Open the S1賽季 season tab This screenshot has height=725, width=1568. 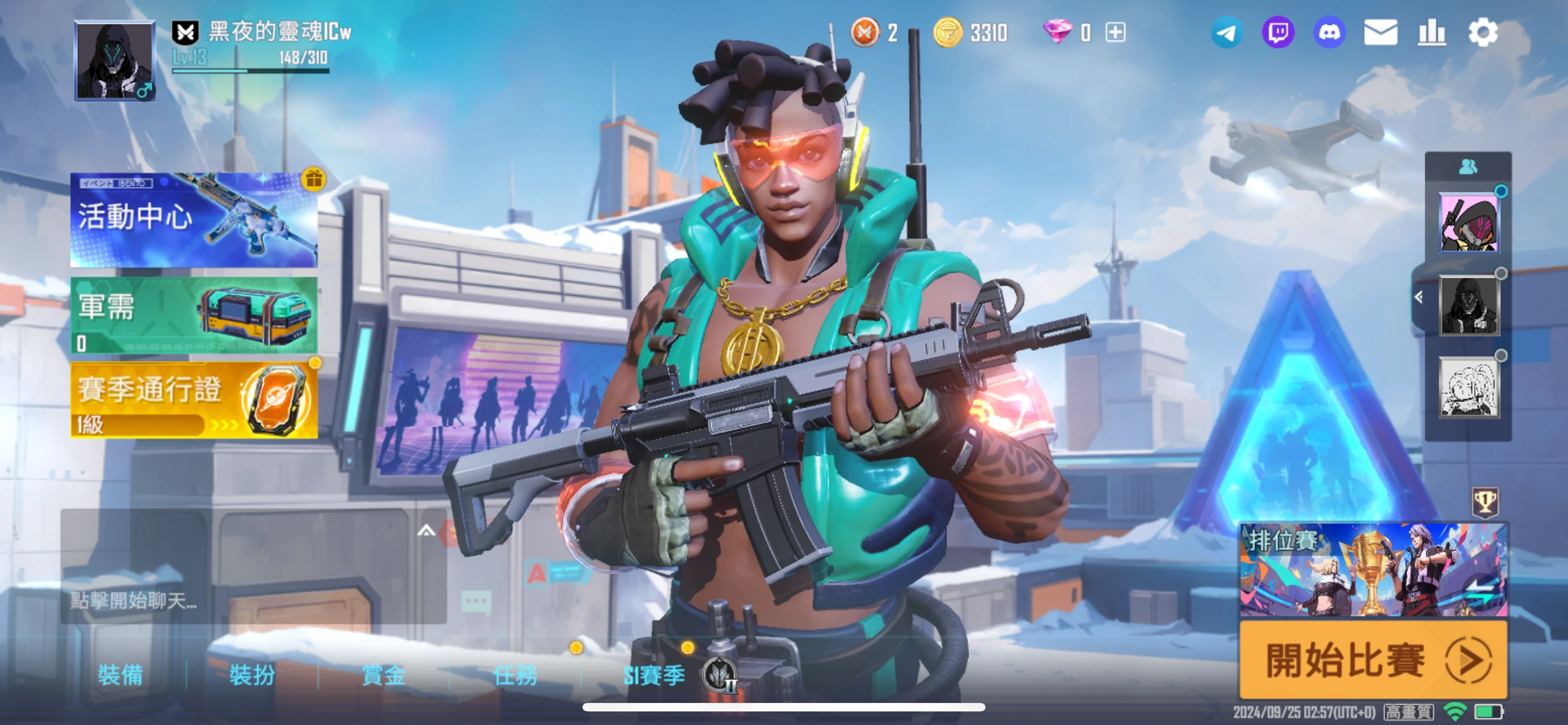[x=654, y=675]
